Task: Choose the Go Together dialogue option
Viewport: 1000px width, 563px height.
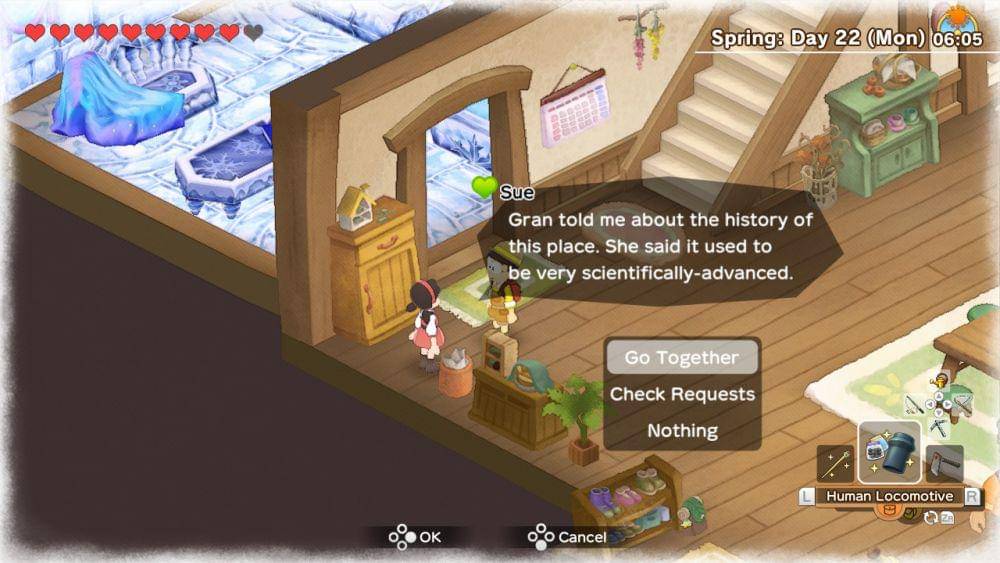Action: pos(681,358)
